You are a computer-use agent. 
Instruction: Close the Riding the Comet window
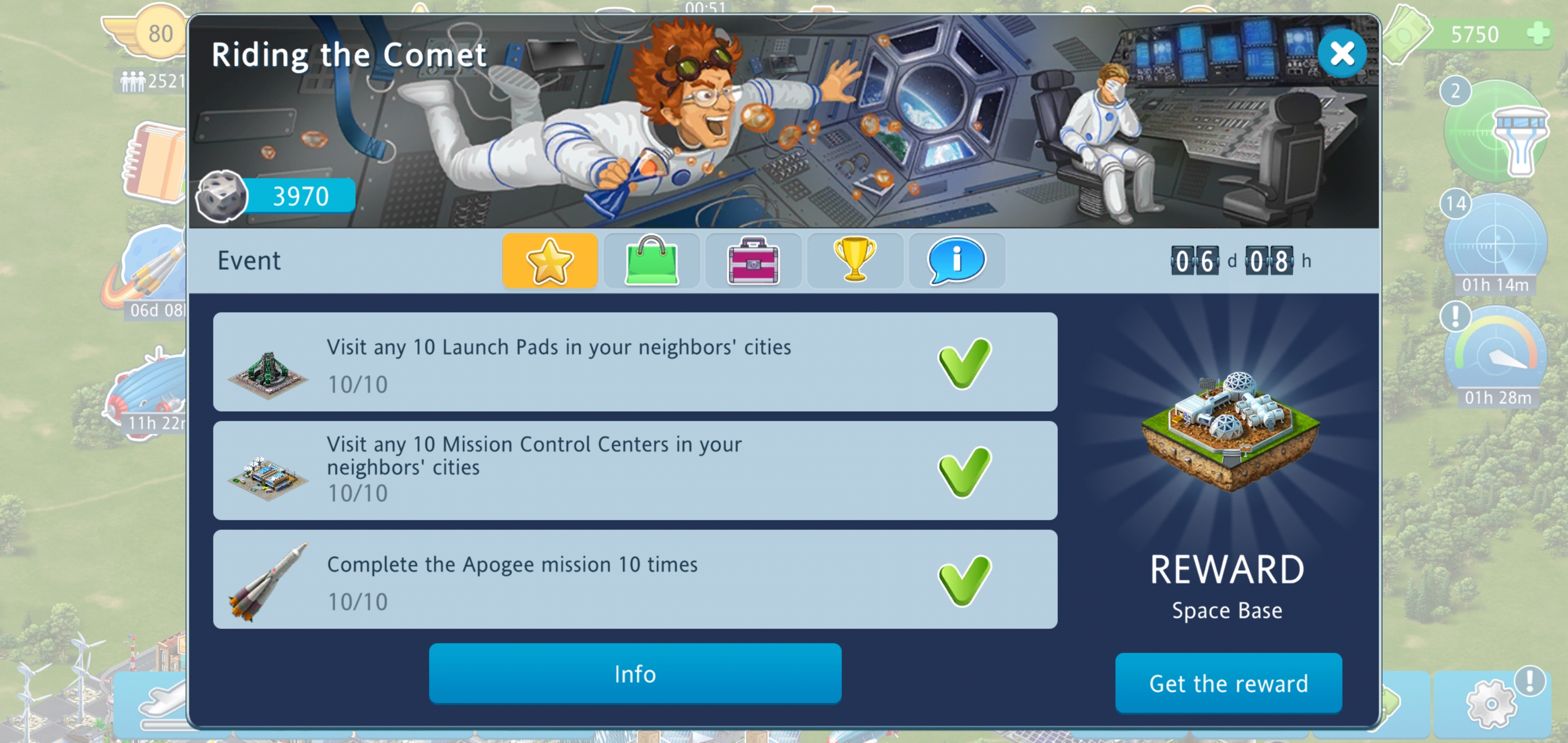coord(1341,54)
